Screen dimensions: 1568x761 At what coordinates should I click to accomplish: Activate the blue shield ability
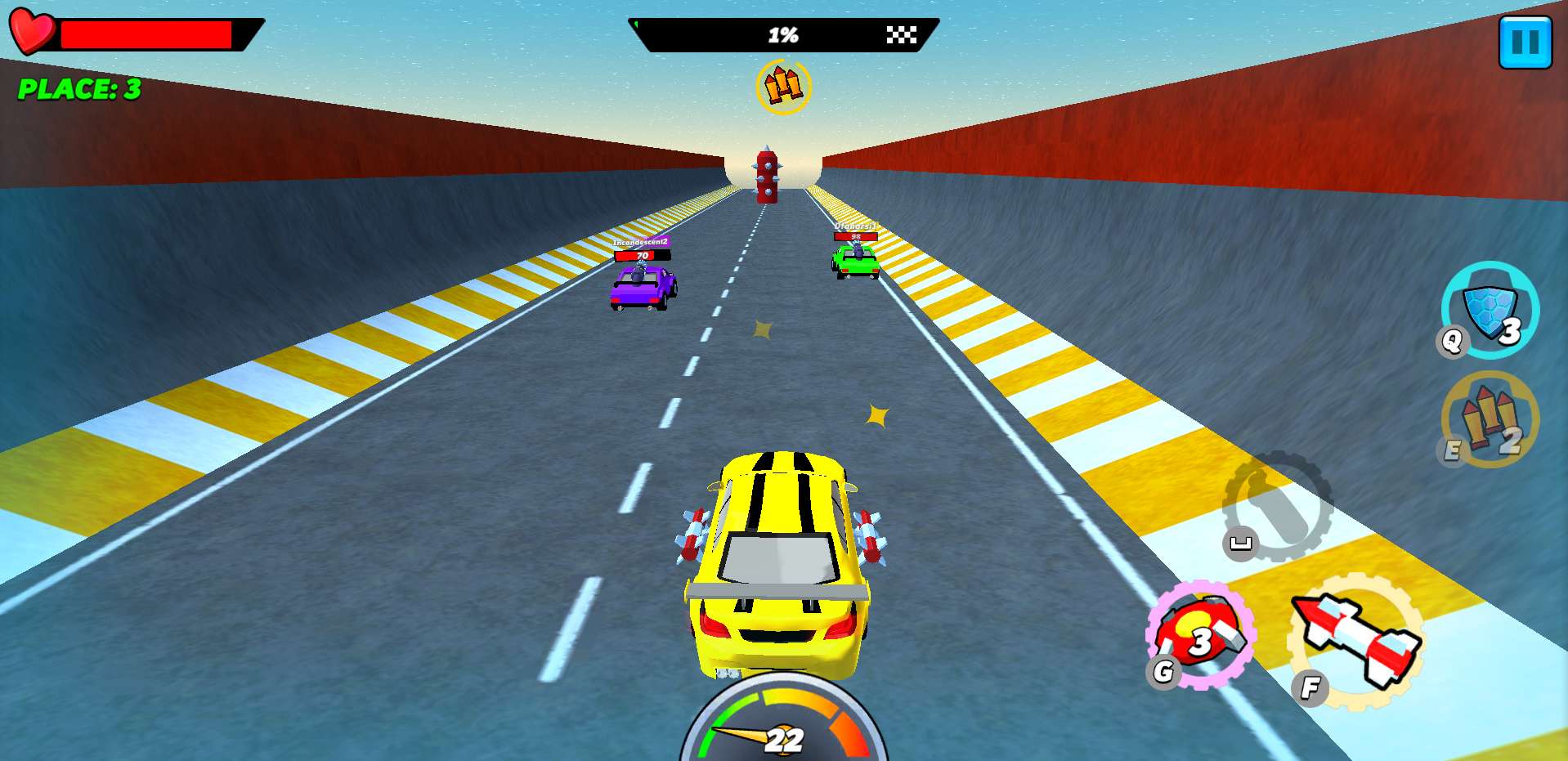tap(1490, 310)
